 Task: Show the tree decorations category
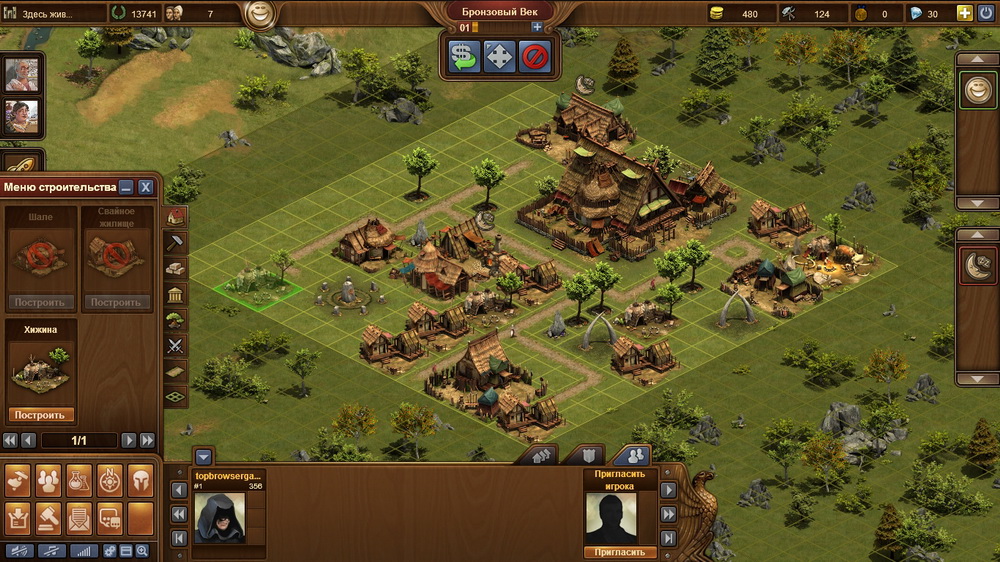[x=175, y=320]
